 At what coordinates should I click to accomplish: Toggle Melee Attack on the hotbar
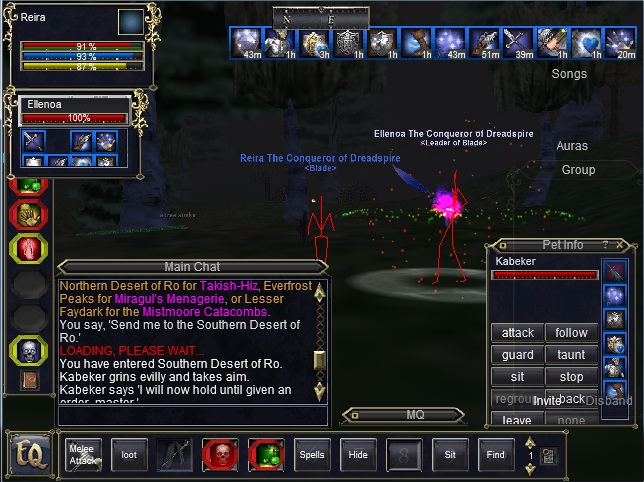click(x=83, y=454)
